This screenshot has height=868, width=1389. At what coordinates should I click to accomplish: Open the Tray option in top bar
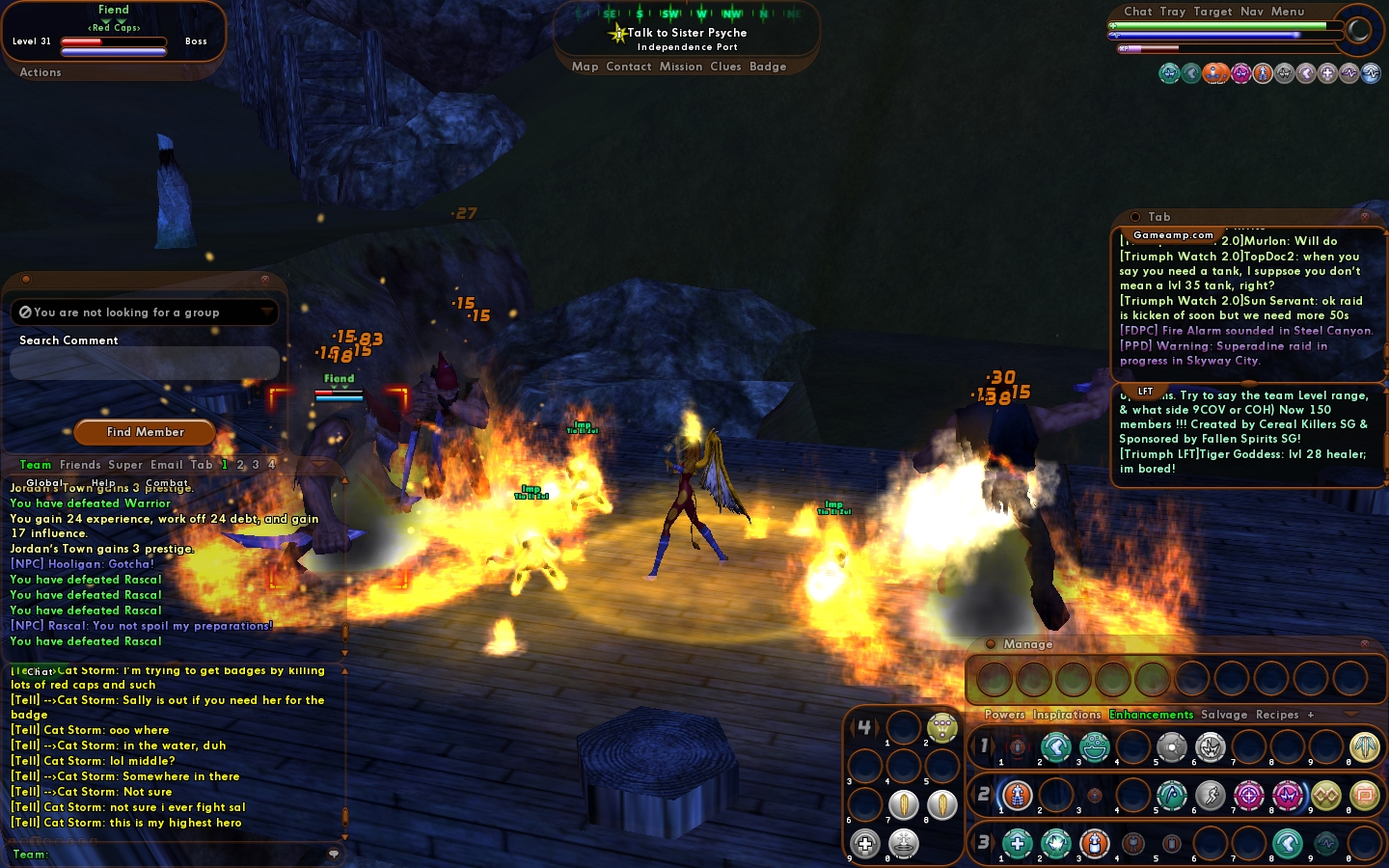point(1173,12)
